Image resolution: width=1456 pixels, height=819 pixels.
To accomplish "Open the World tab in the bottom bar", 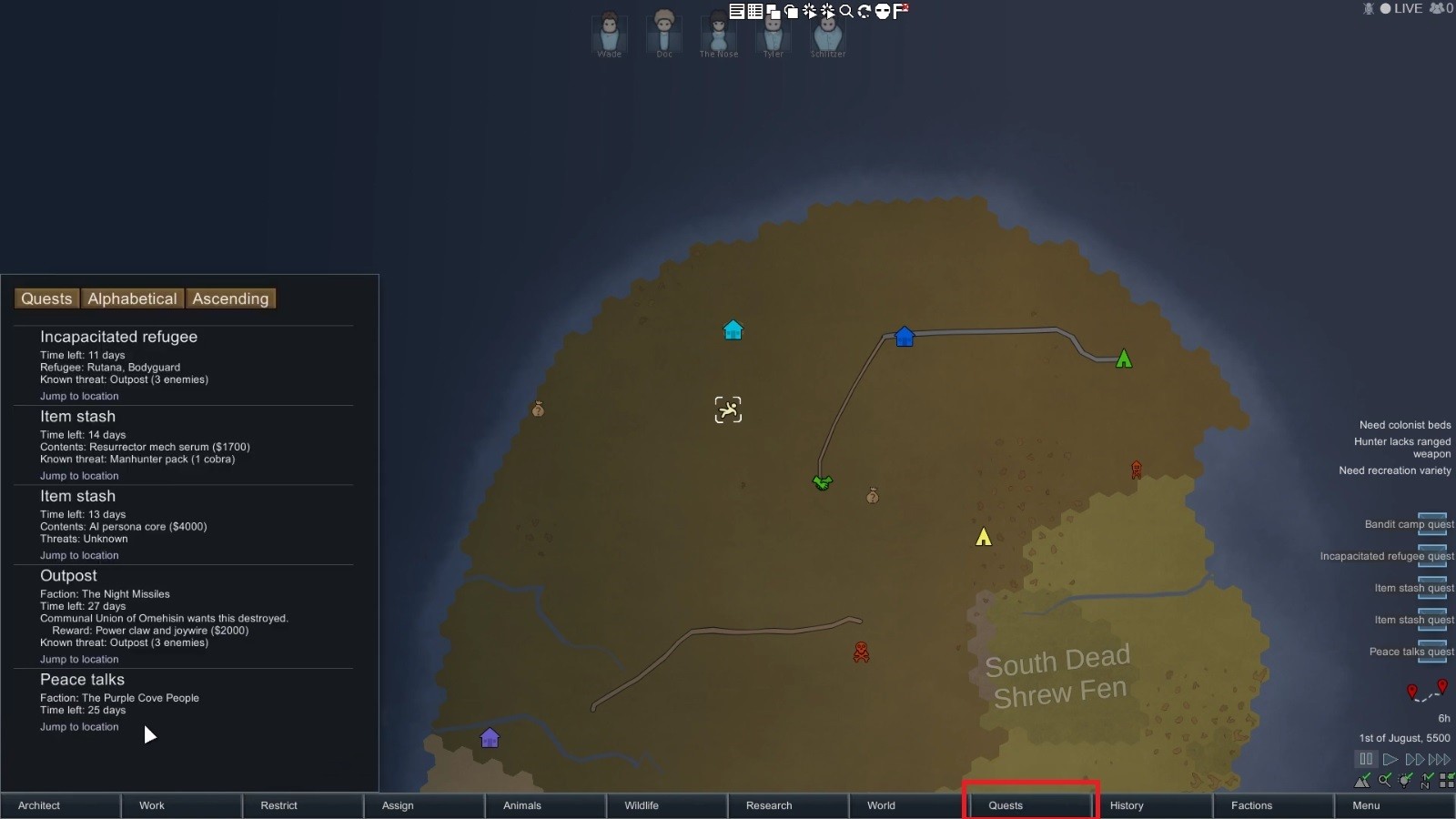I will click(880, 805).
